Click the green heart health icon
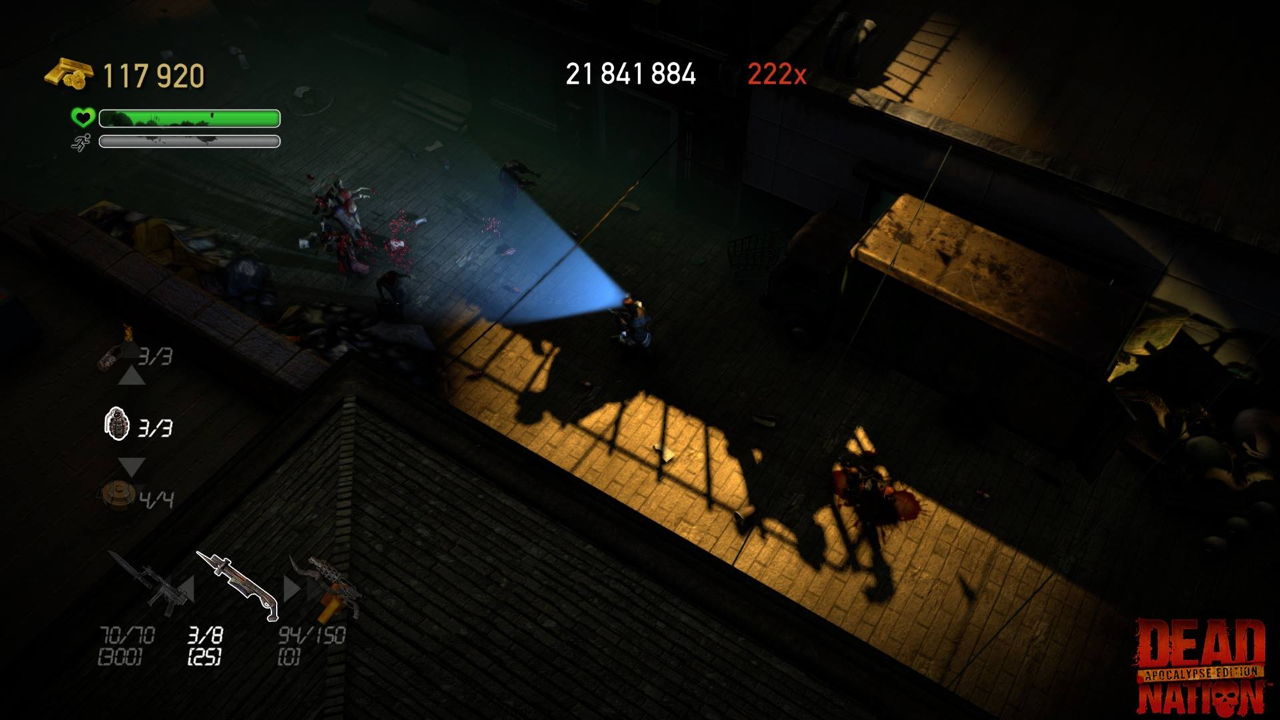This screenshot has width=1280, height=720. 84,117
